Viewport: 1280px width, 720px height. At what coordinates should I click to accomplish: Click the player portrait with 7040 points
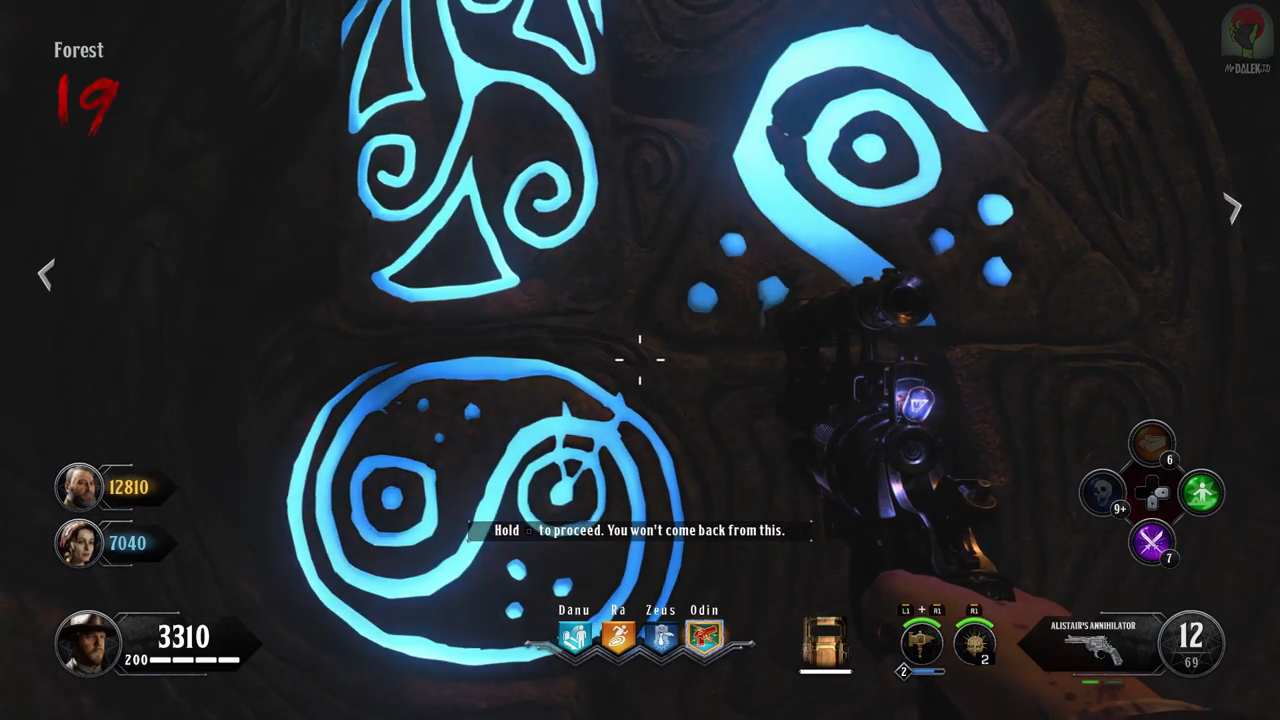click(78, 543)
